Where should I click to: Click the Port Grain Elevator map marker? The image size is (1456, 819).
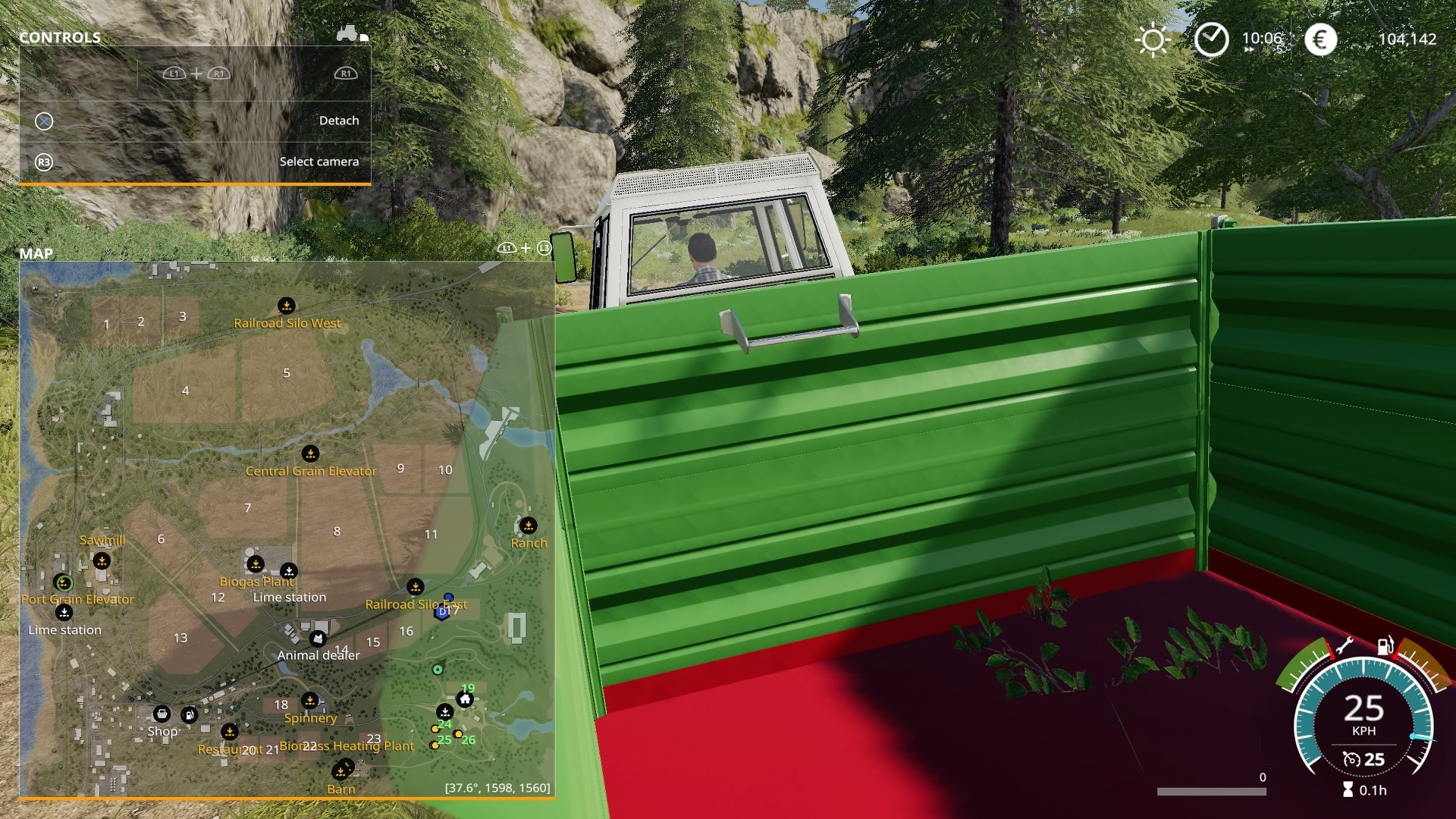point(62,582)
